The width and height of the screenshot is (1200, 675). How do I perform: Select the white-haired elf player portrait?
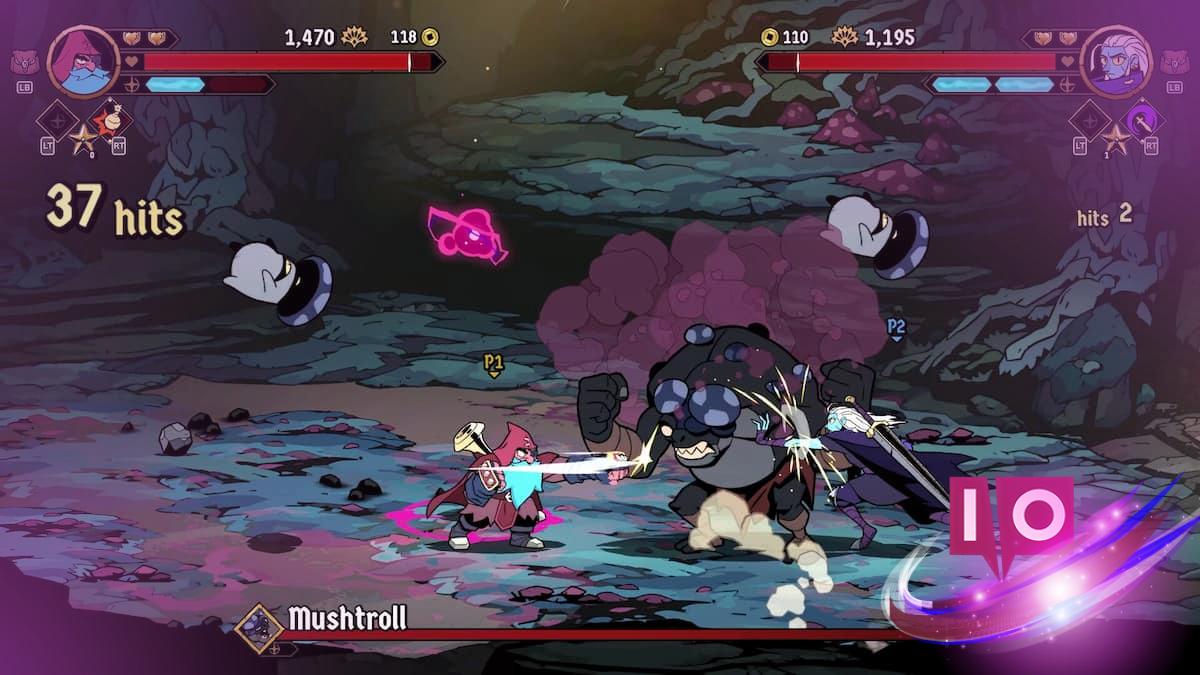pos(1116,61)
